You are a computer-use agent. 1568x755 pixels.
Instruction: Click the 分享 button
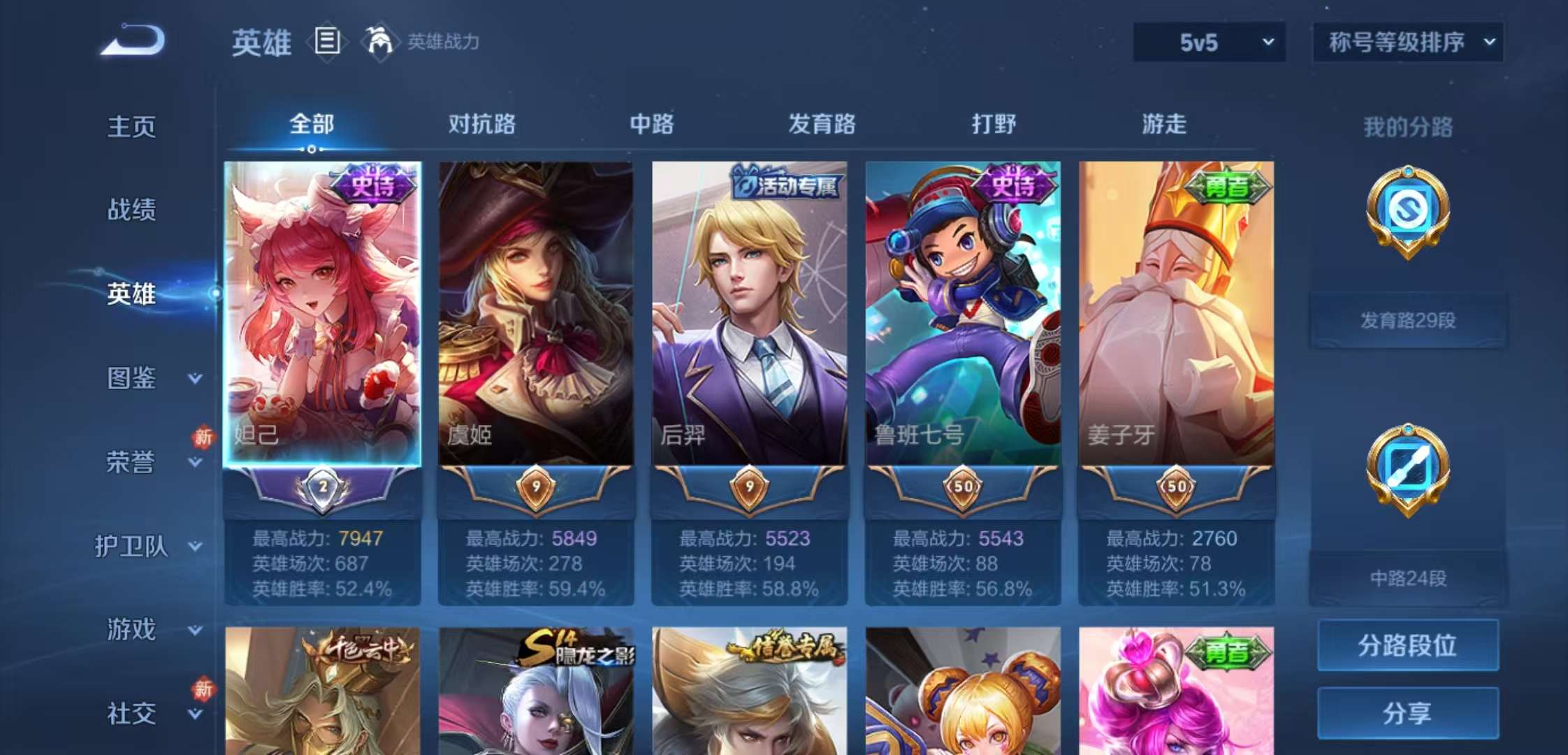pyautogui.click(x=1407, y=713)
